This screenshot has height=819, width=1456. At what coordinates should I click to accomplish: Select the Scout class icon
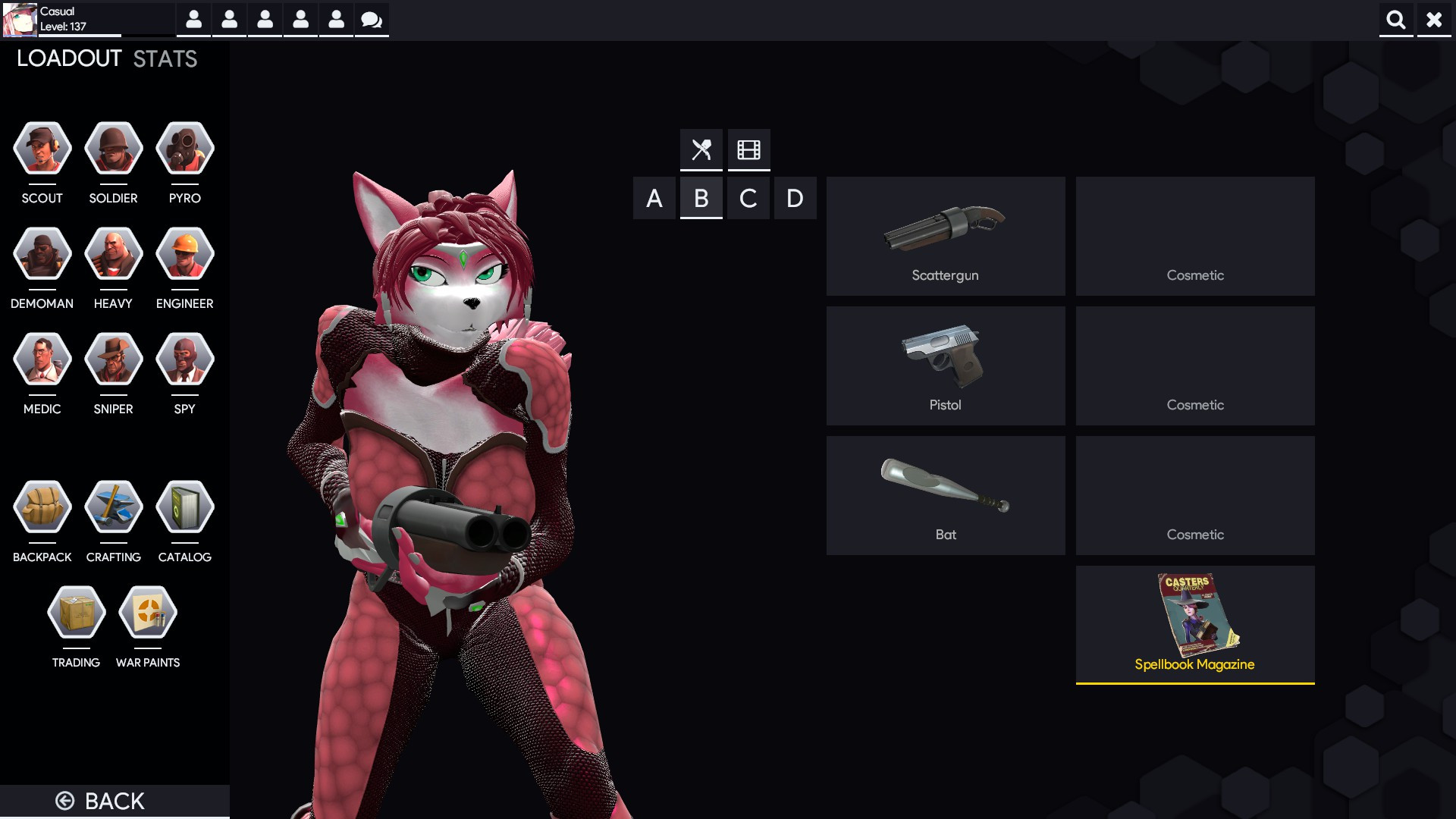[x=42, y=148]
